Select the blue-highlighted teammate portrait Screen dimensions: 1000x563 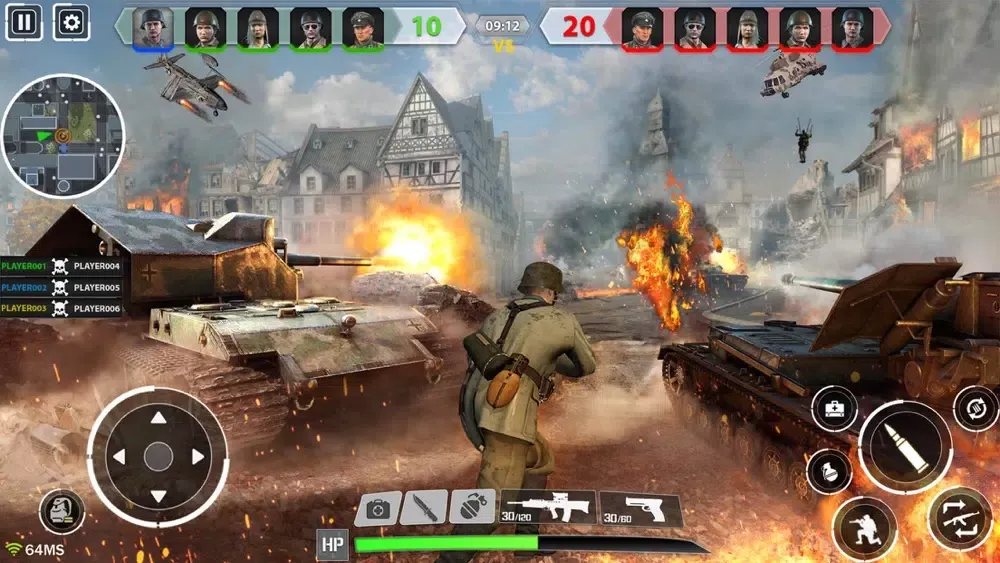(x=153, y=27)
